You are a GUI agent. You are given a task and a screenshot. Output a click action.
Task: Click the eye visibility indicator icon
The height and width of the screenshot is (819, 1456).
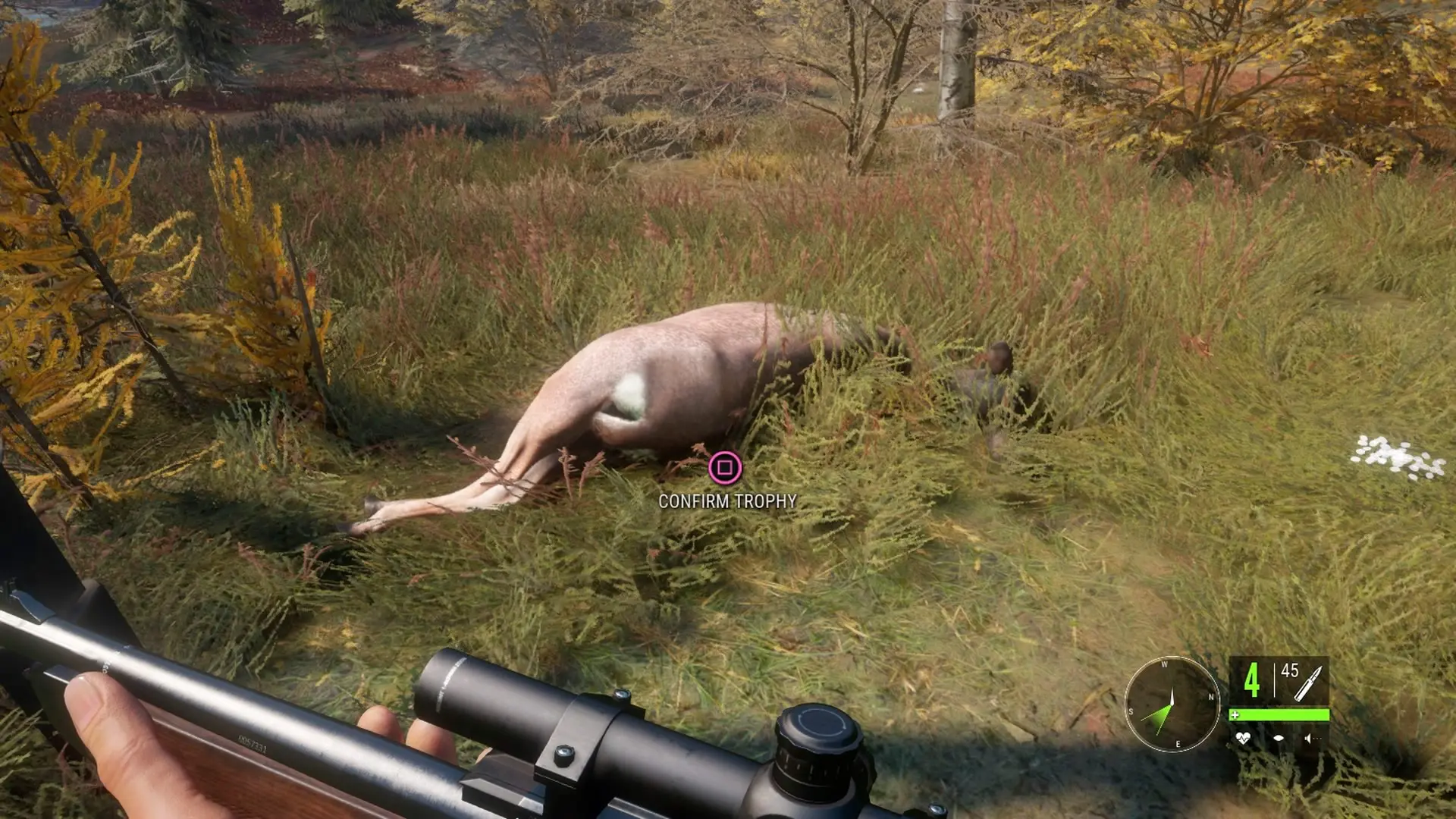1278,737
